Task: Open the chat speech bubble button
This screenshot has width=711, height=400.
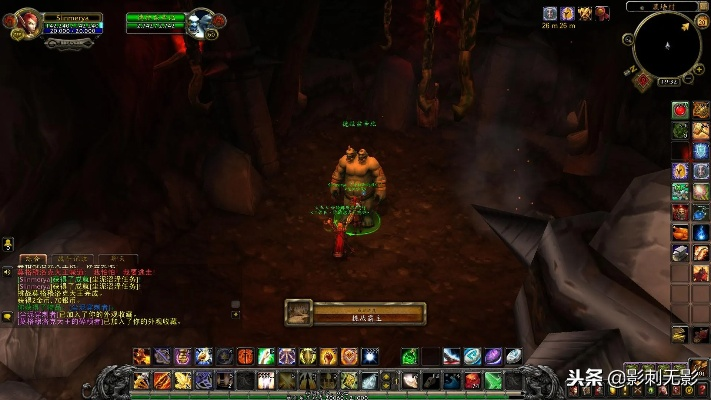Action: coord(7,317)
